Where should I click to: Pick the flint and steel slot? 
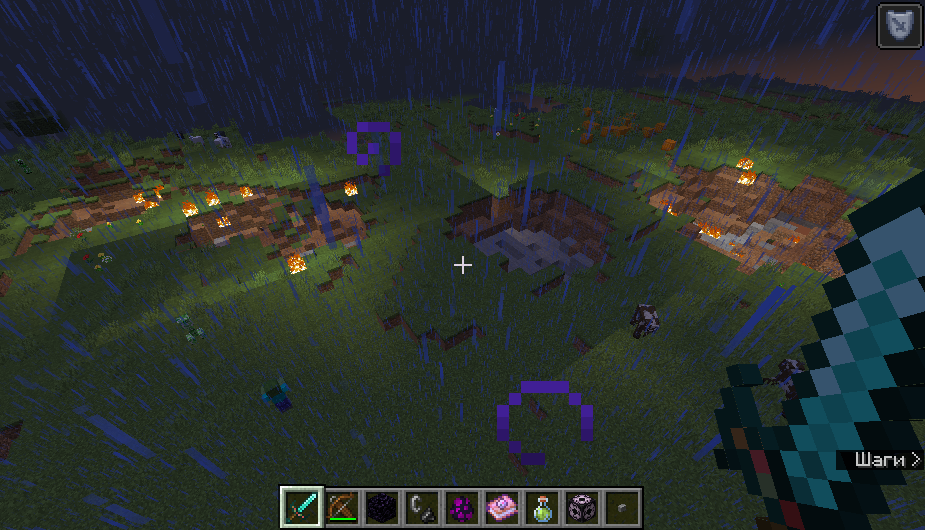pos(421,507)
